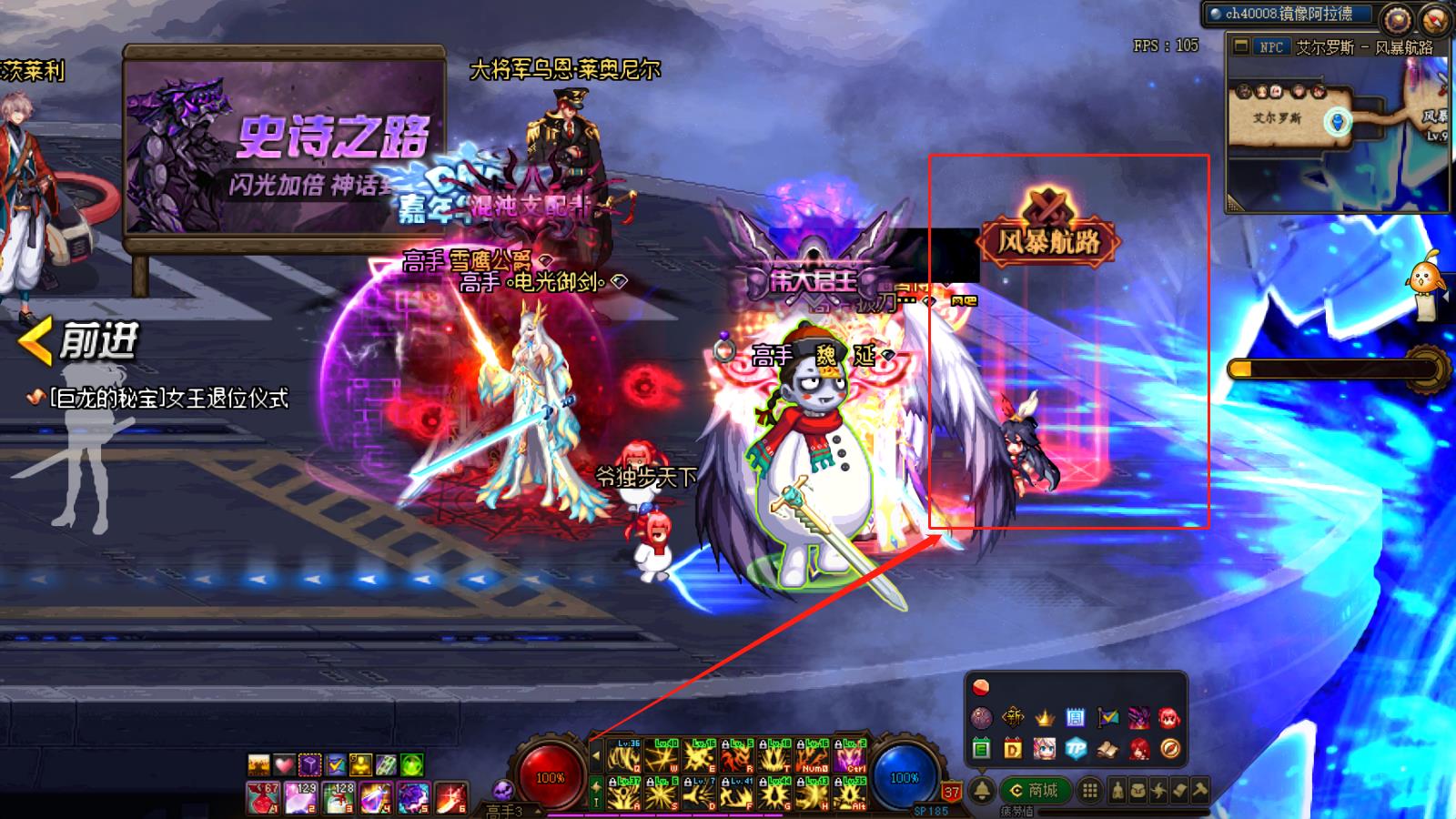The height and width of the screenshot is (819, 1456).
Task: Select the 女王退位仪式 quest entry
Action: pos(168,399)
